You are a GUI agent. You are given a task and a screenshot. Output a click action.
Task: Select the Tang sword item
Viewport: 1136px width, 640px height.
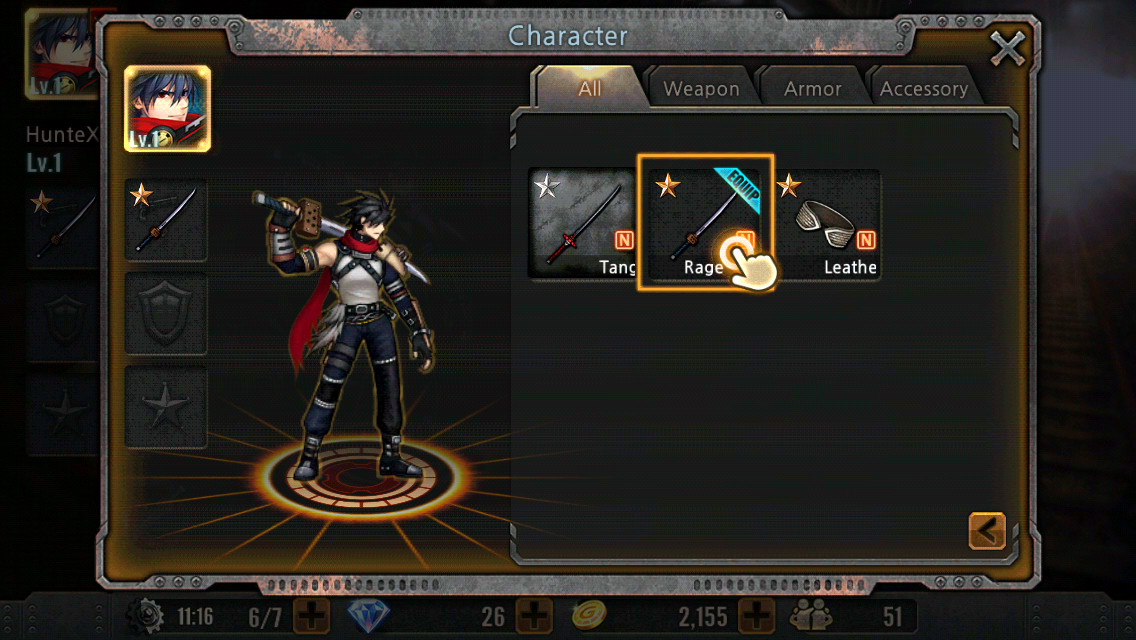point(583,223)
